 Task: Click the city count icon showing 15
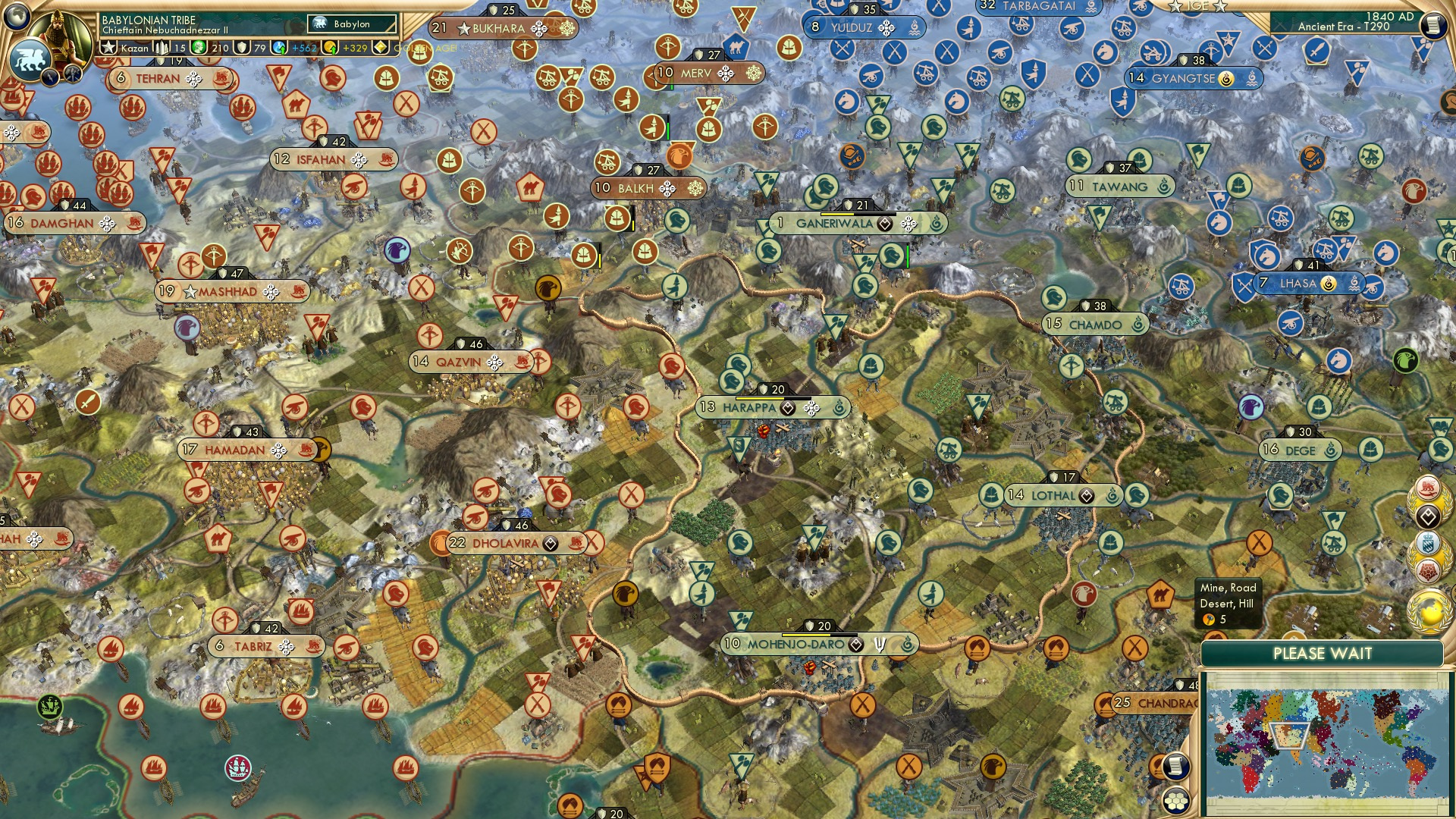[162, 46]
